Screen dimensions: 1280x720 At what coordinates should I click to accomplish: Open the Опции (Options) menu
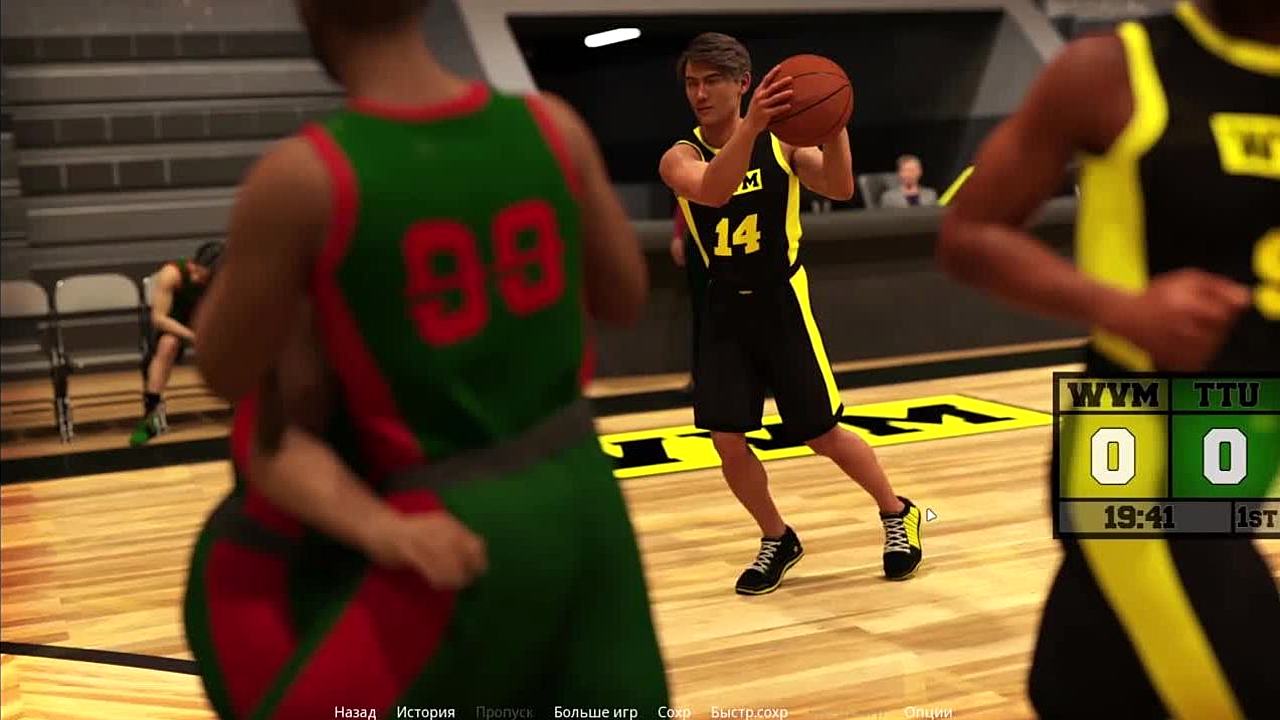[927, 712]
